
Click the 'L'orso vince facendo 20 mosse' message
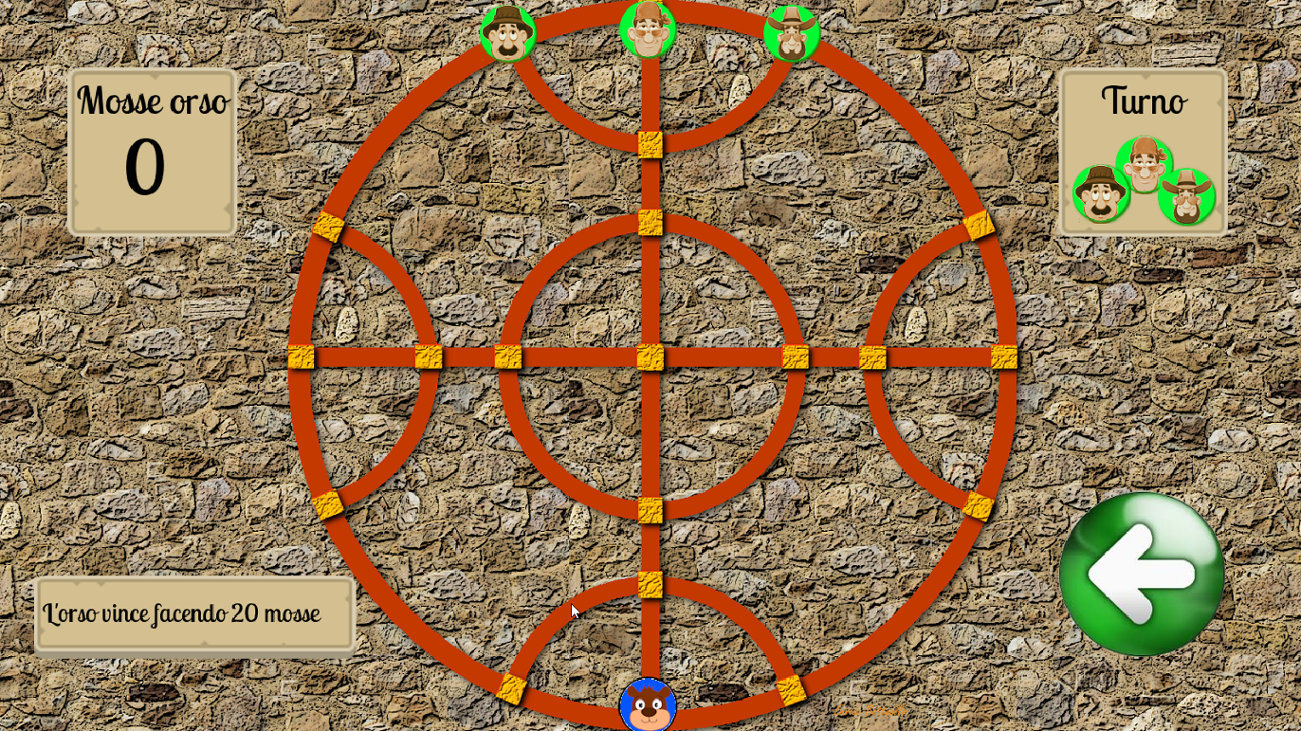193,613
